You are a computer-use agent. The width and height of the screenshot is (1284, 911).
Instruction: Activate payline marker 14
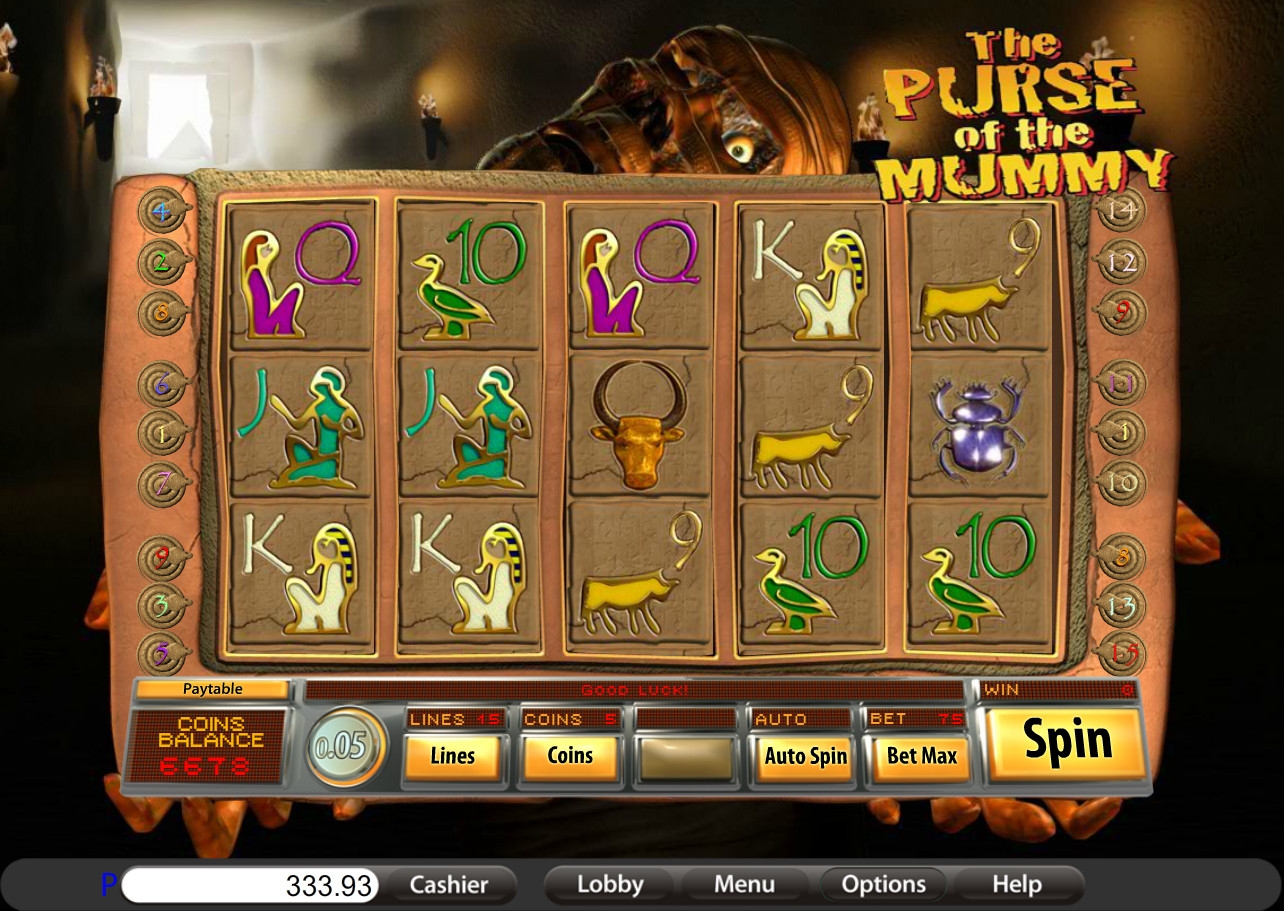coord(1120,211)
